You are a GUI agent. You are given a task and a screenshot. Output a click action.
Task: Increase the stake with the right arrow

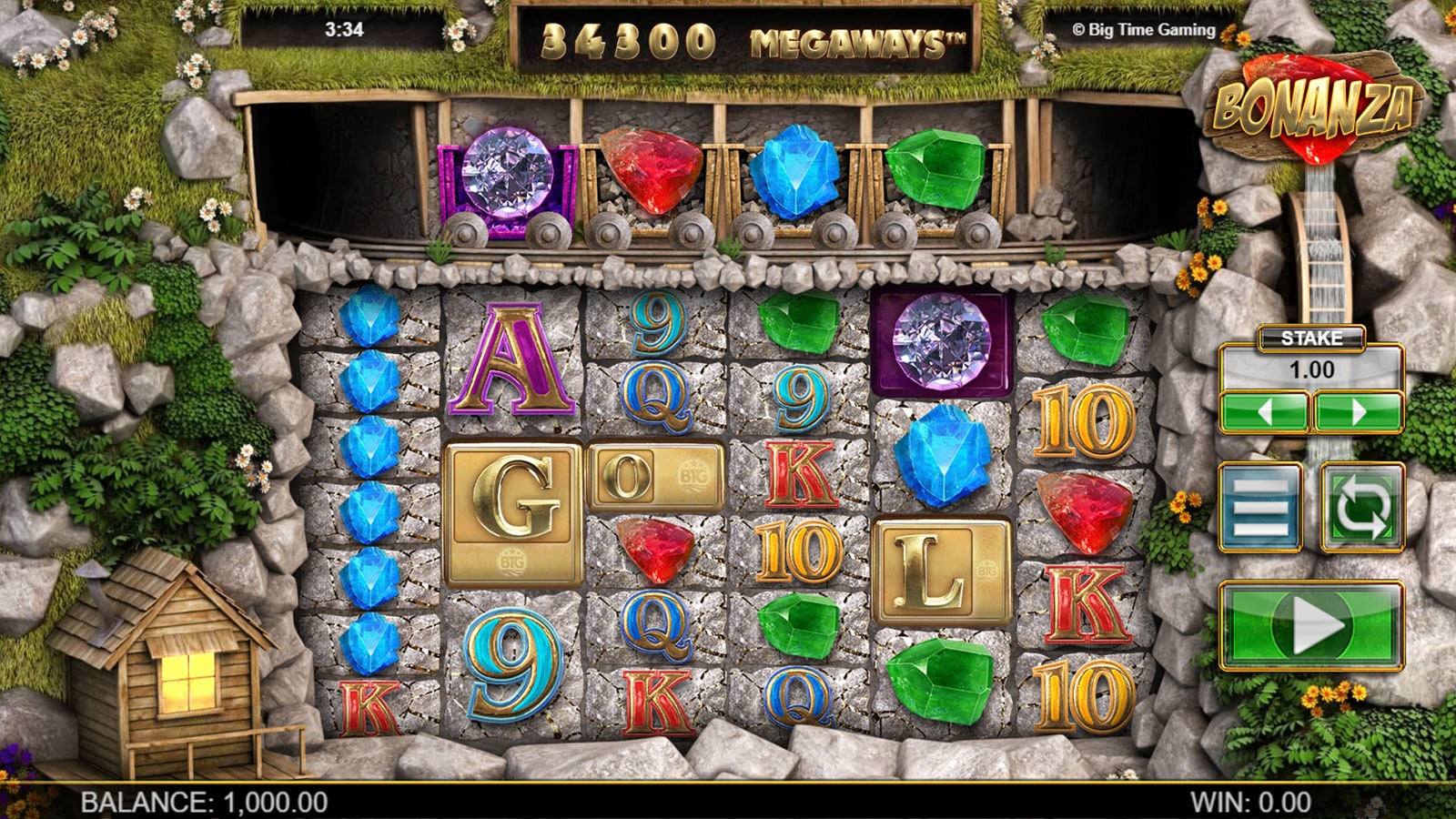click(1358, 412)
